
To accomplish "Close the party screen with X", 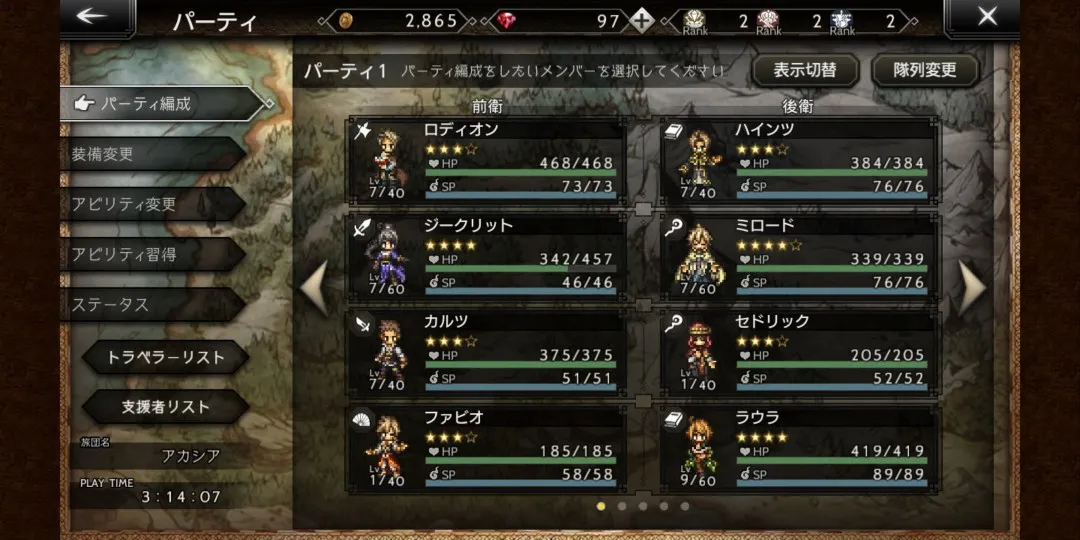I will point(986,17).
